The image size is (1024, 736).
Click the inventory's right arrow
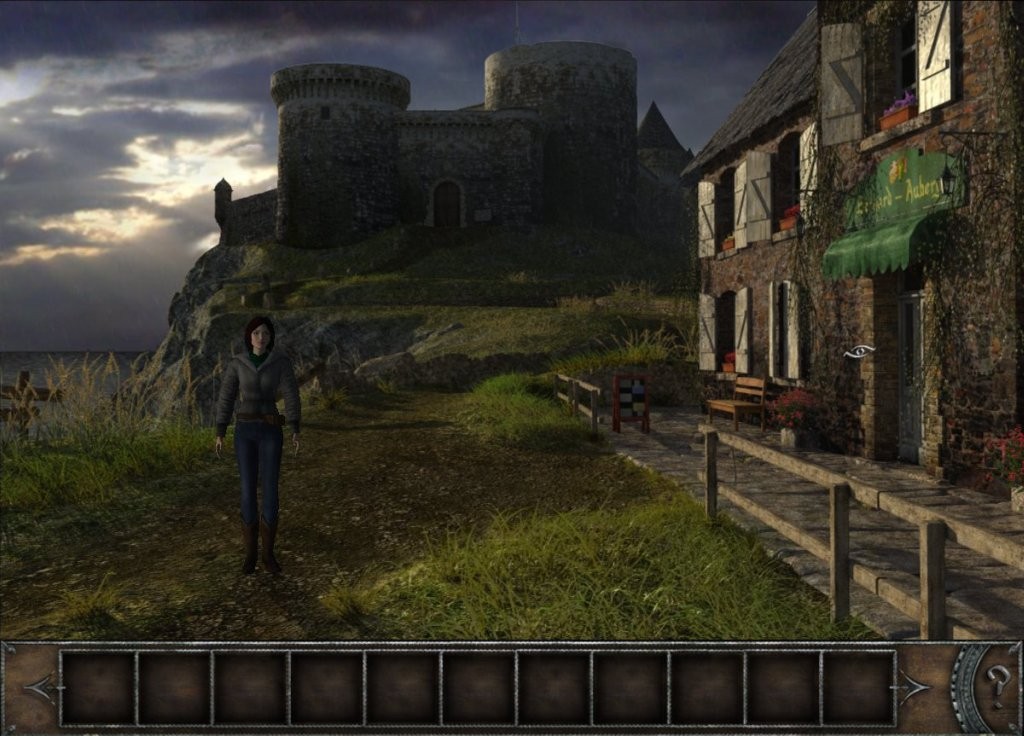click(914, 687)
